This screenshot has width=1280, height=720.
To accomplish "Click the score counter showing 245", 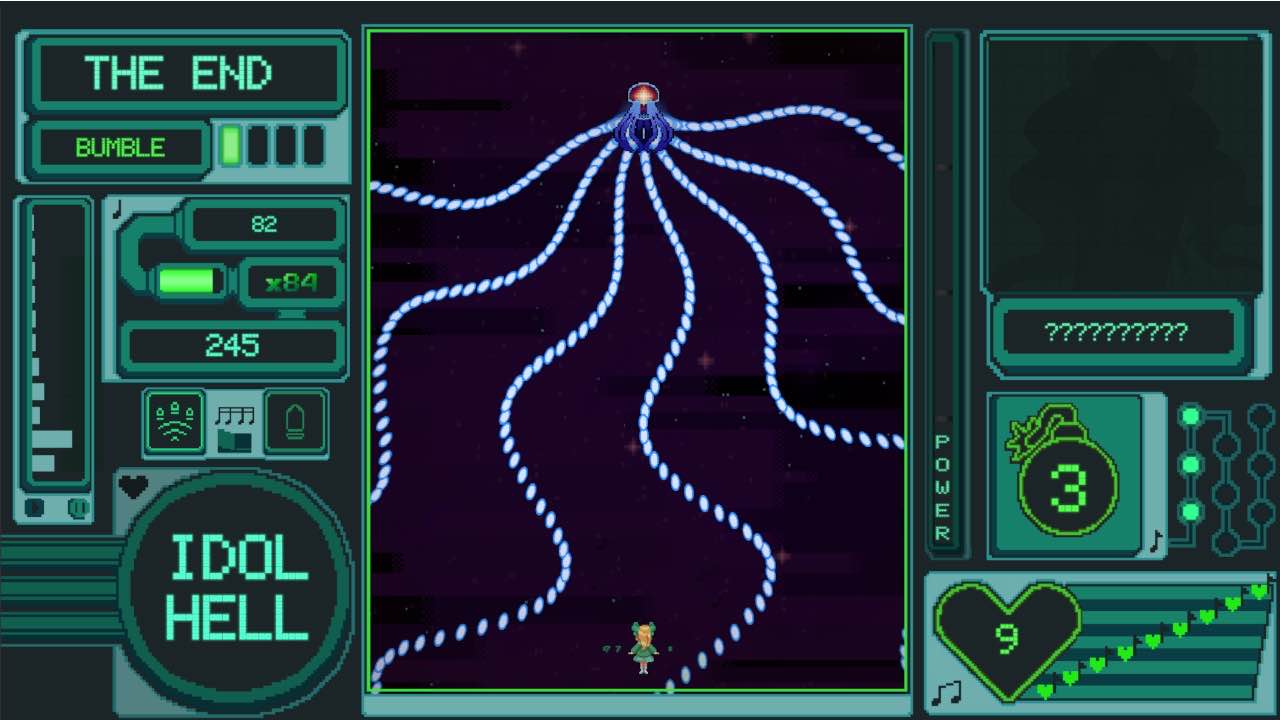I will 232,347.
